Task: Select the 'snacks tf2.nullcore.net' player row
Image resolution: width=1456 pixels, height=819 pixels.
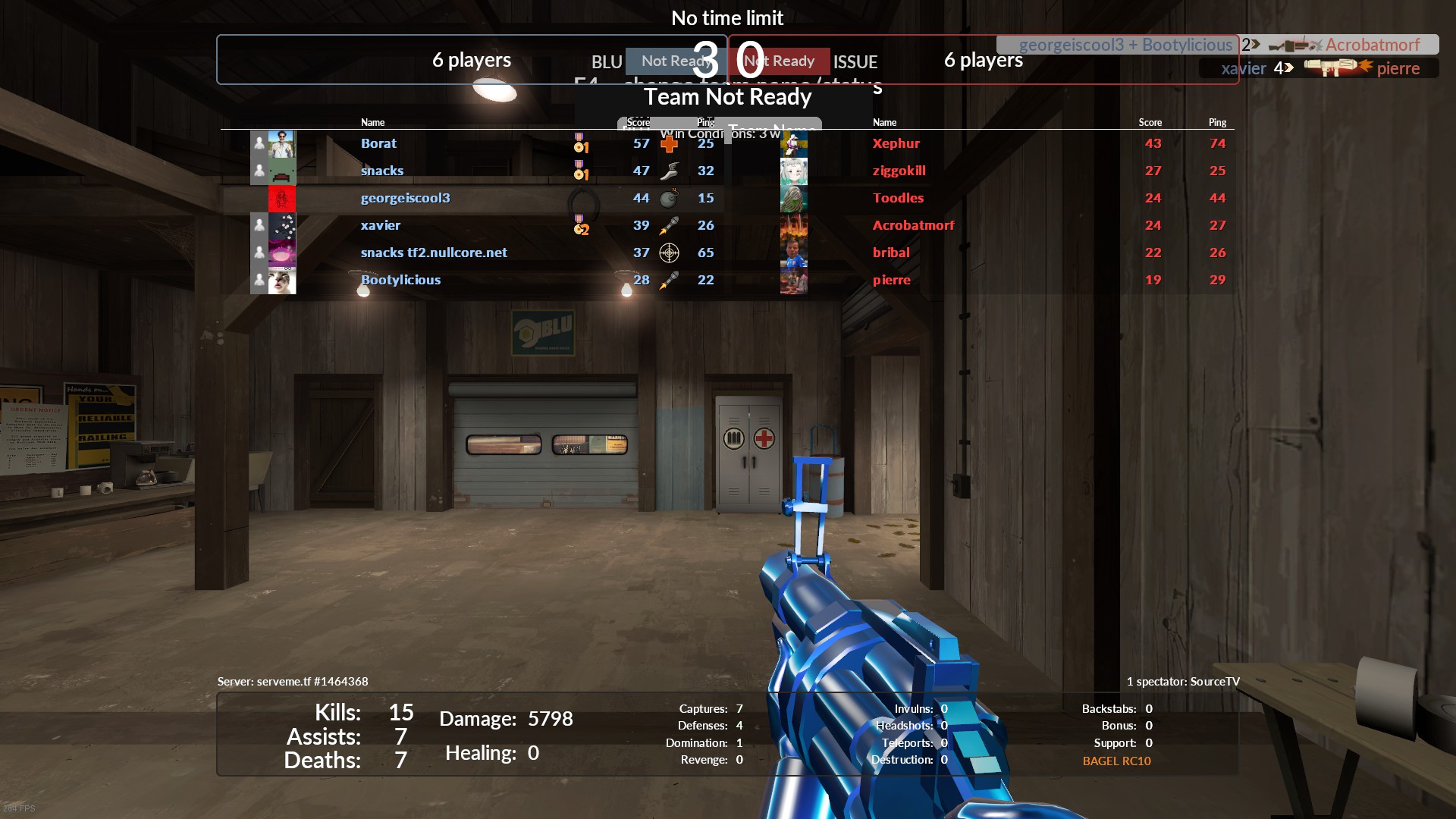Action: [x=434, y=253]
